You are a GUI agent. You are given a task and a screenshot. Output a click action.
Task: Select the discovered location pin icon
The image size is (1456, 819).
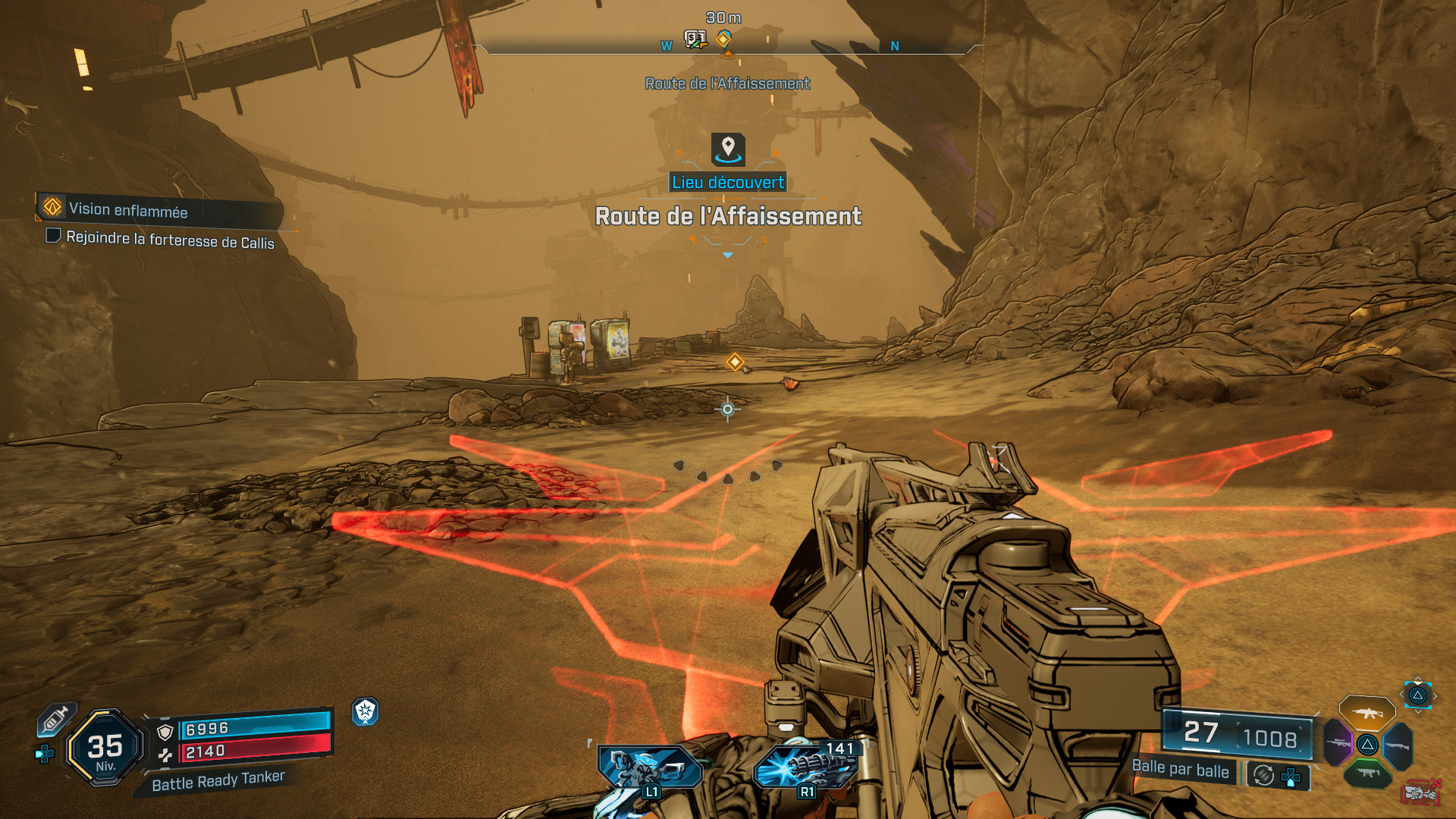point(728,149)
